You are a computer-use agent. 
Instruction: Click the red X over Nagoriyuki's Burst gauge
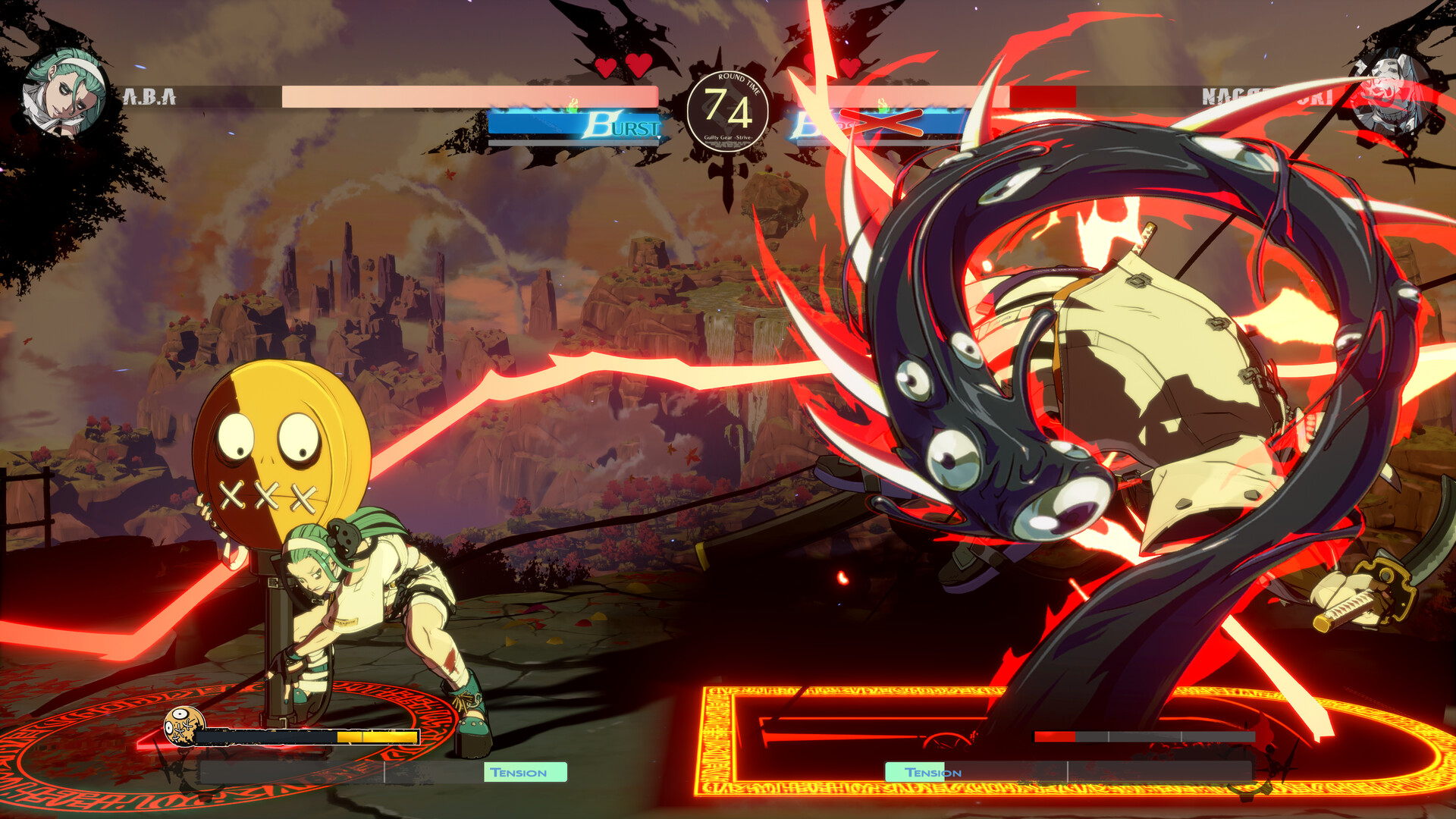[x=880, y=123]
